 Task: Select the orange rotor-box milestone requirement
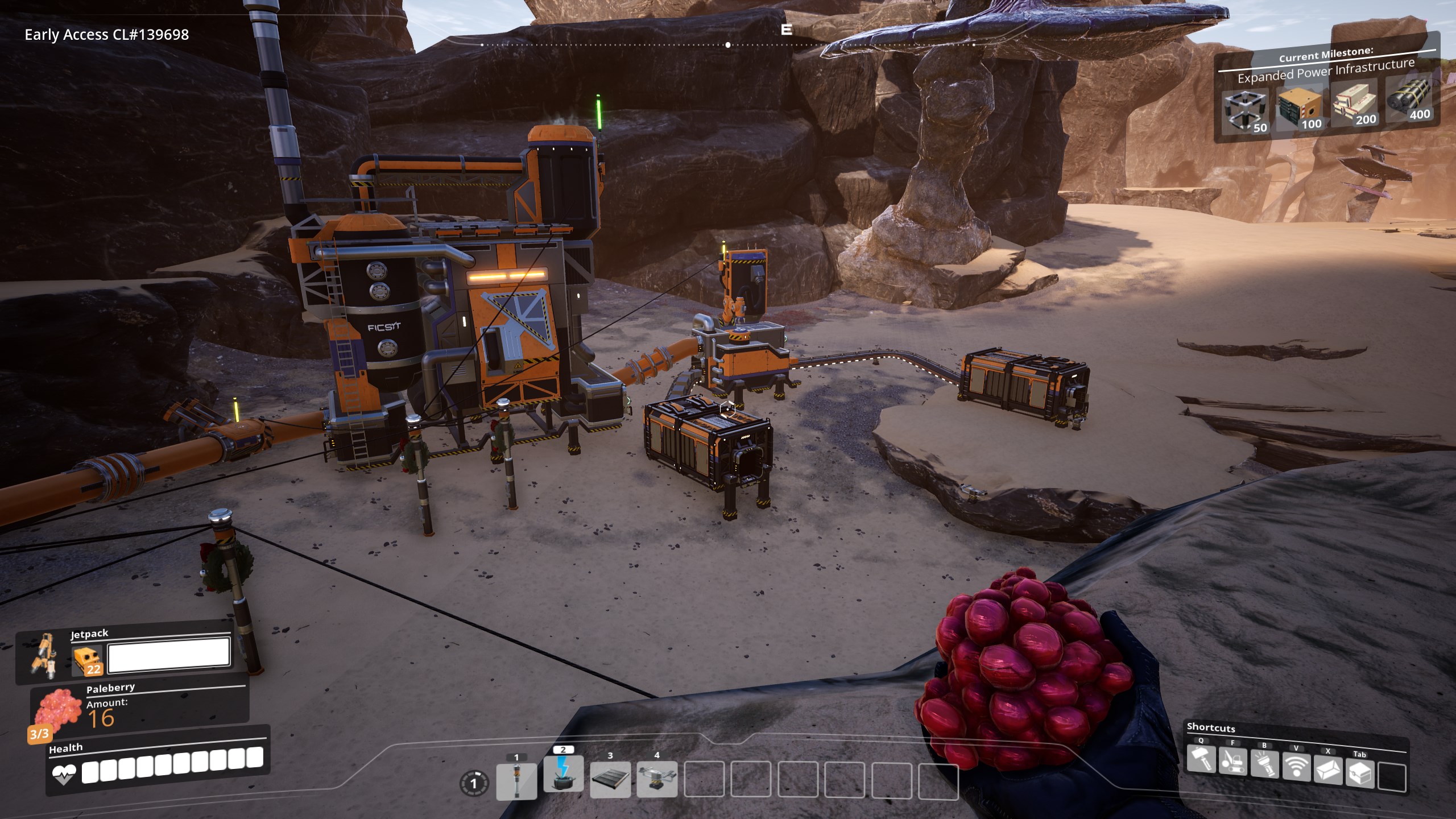tap(1300, 107)
